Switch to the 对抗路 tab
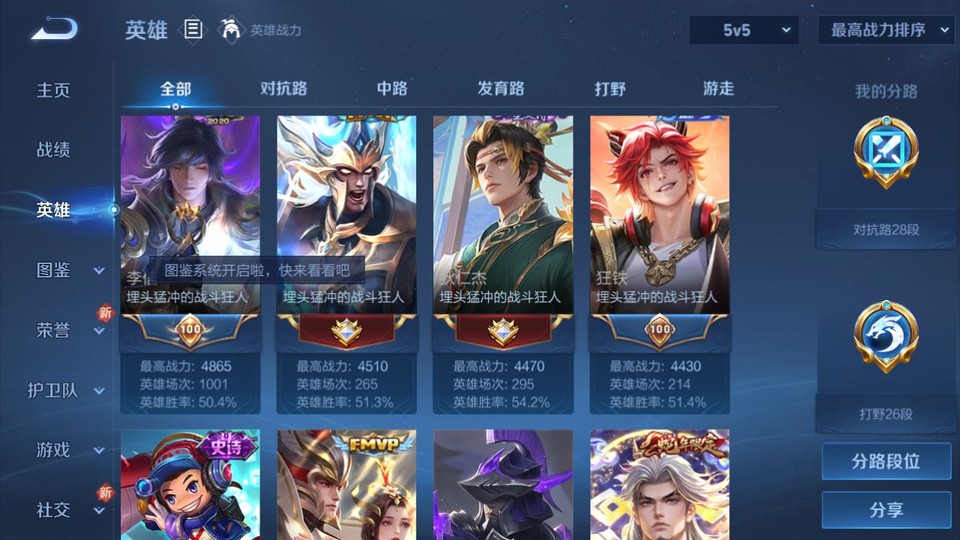 pos(283,88)
